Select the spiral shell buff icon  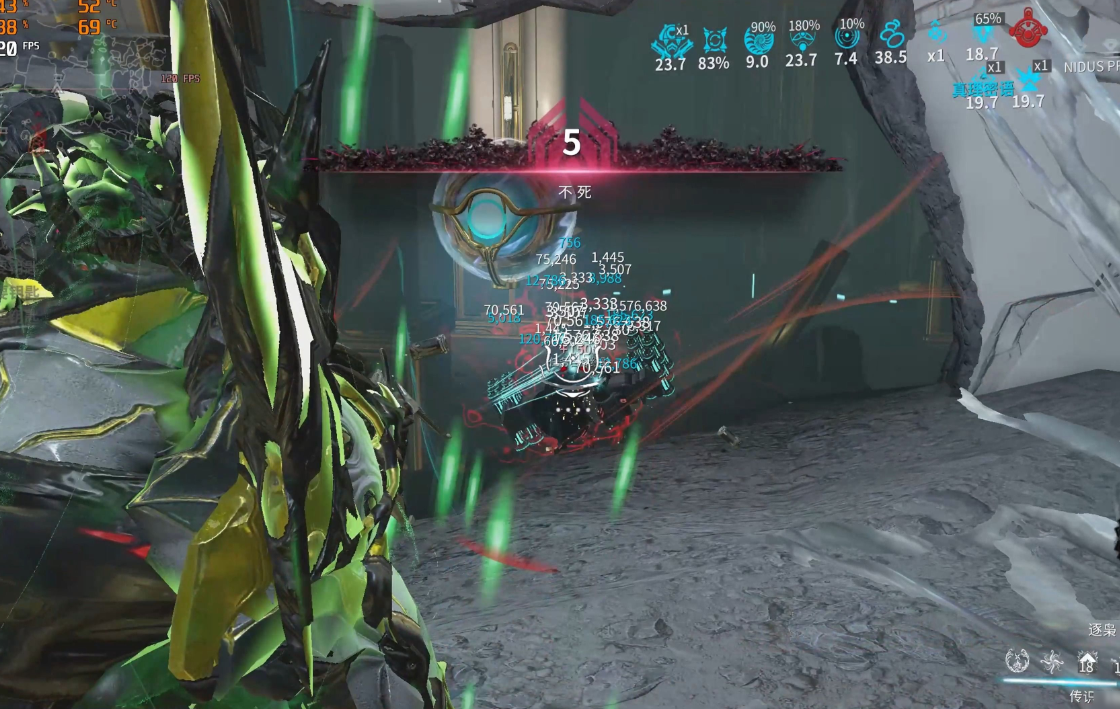point(758,40)
